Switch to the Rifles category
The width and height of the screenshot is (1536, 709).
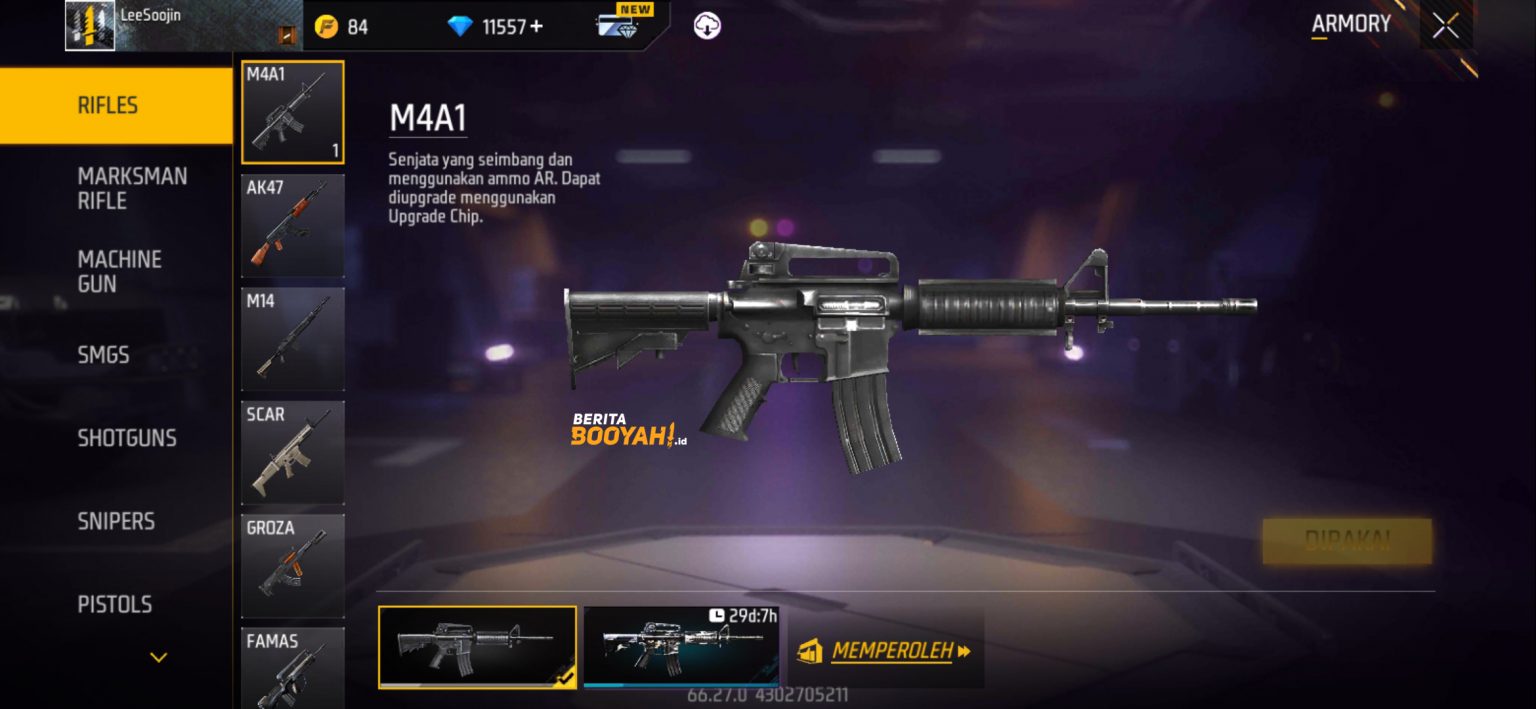115,105
